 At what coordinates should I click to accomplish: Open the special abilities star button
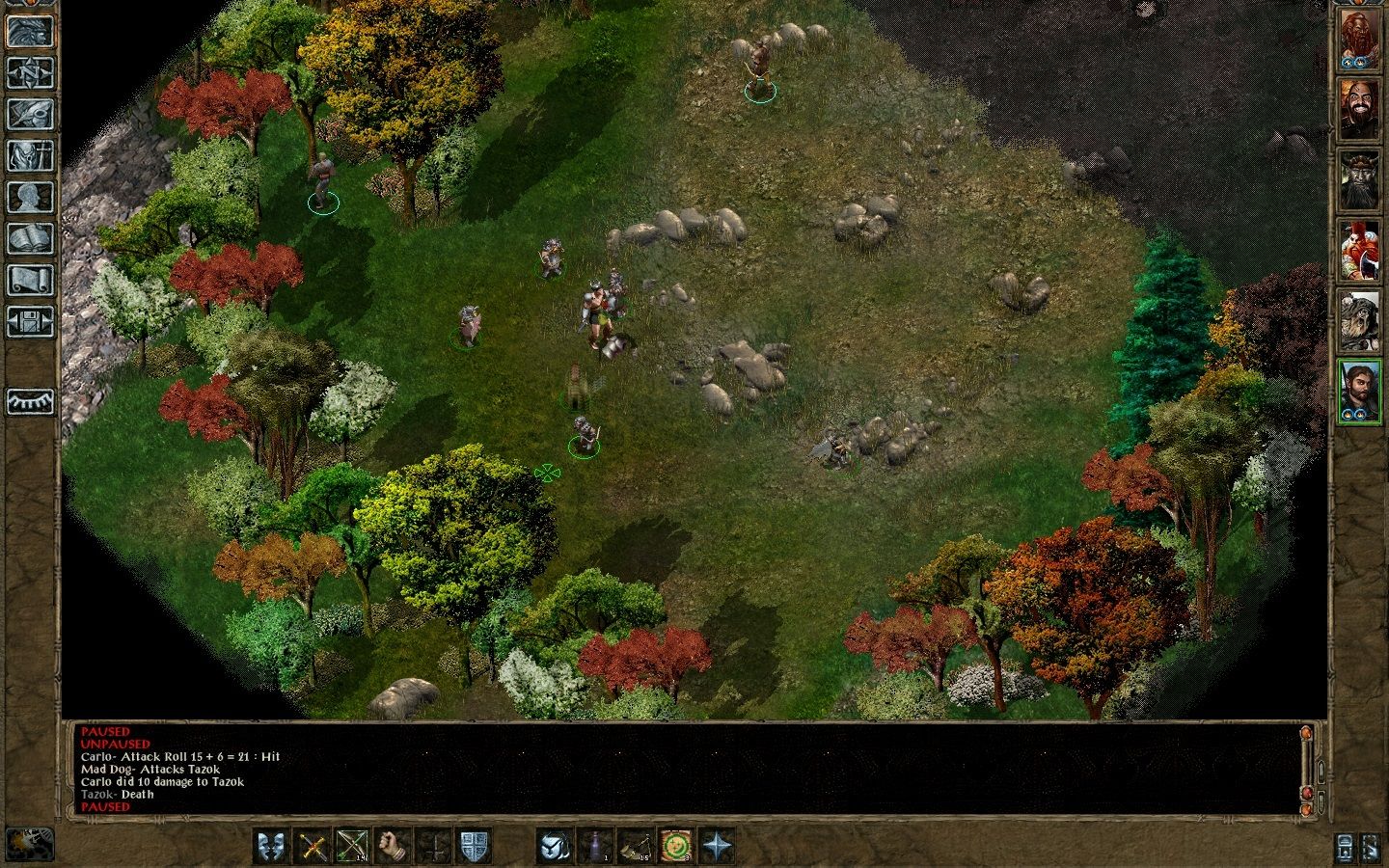(x=717, y=846)
